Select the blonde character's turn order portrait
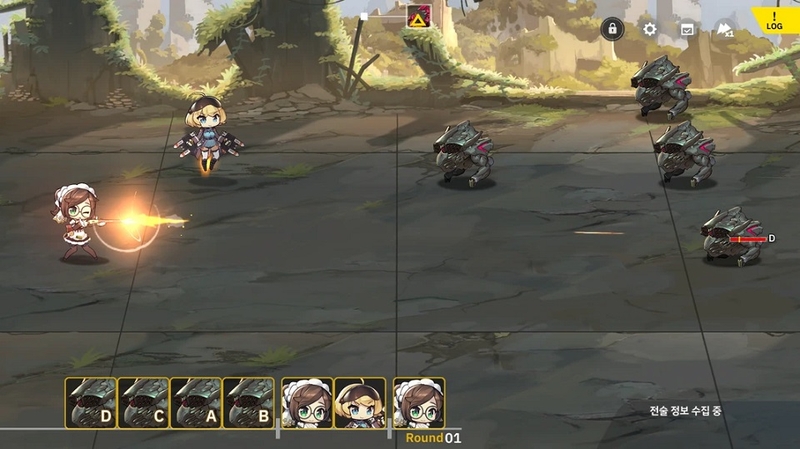The image size is (800, 449). pos(360,402)
